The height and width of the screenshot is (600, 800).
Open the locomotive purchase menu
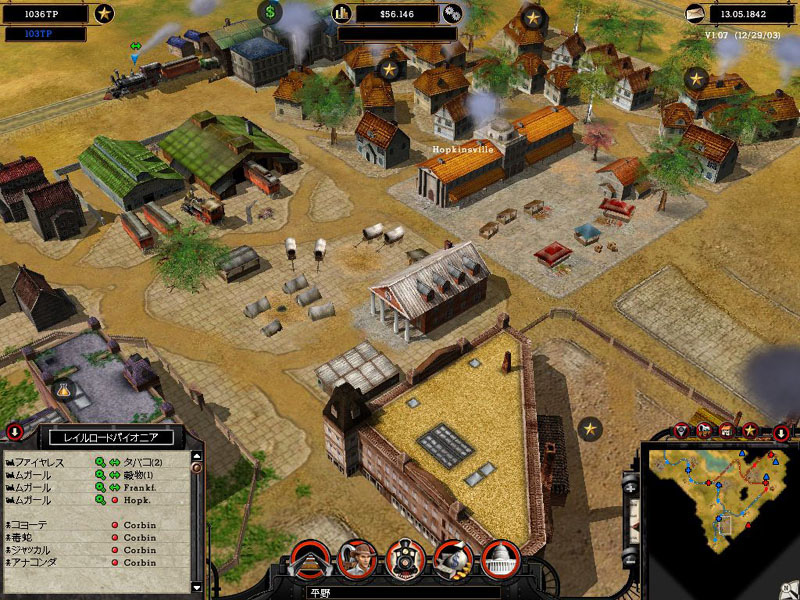tap(406, 560)
